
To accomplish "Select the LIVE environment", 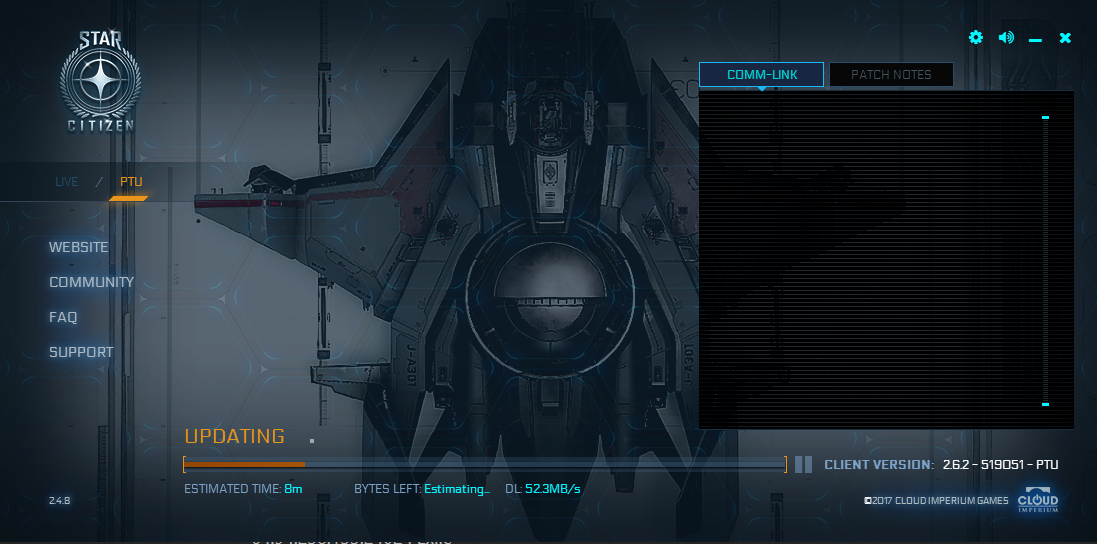I will 67,182.
